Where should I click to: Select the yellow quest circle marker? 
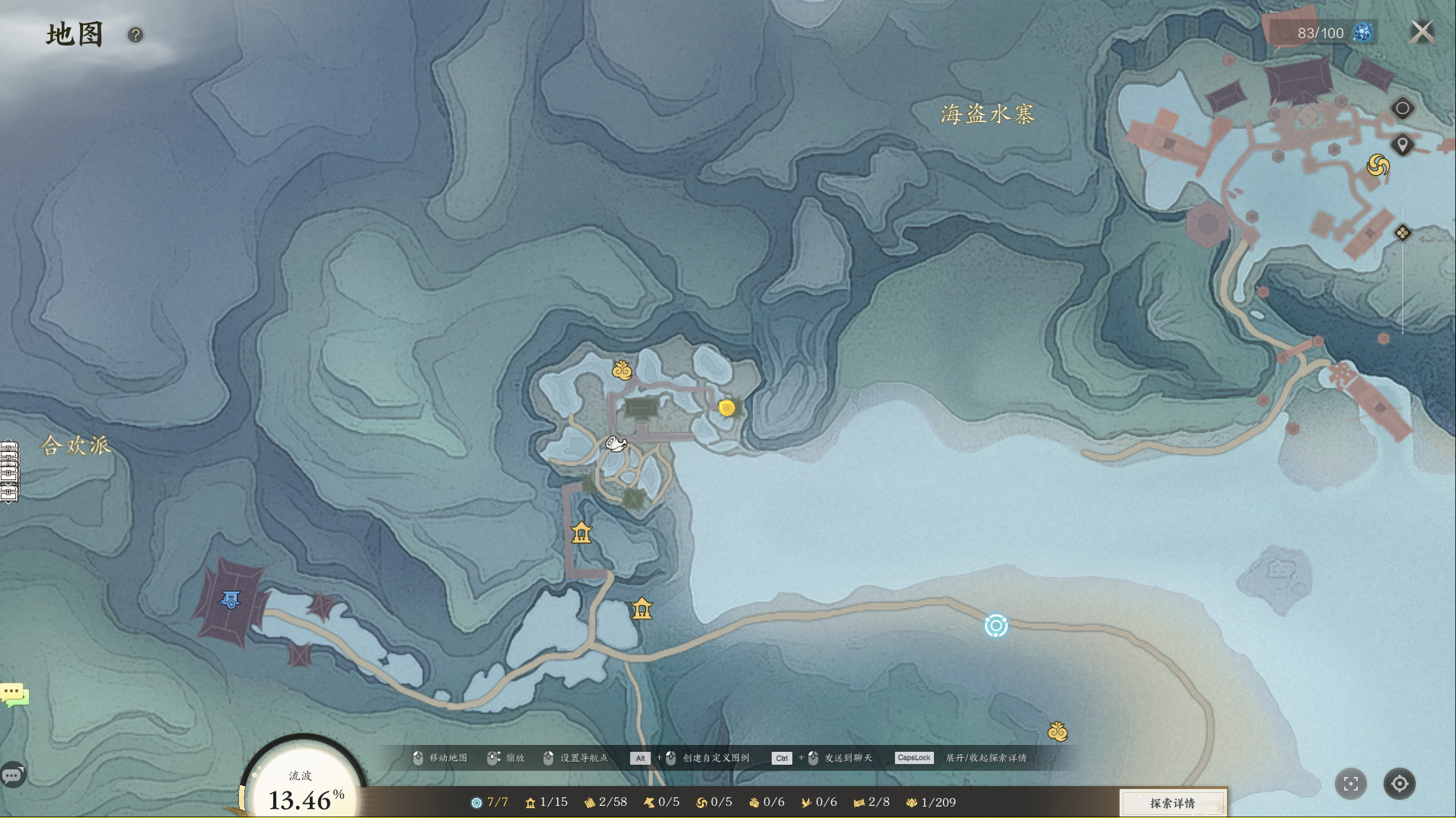click(x=727, y=408)
